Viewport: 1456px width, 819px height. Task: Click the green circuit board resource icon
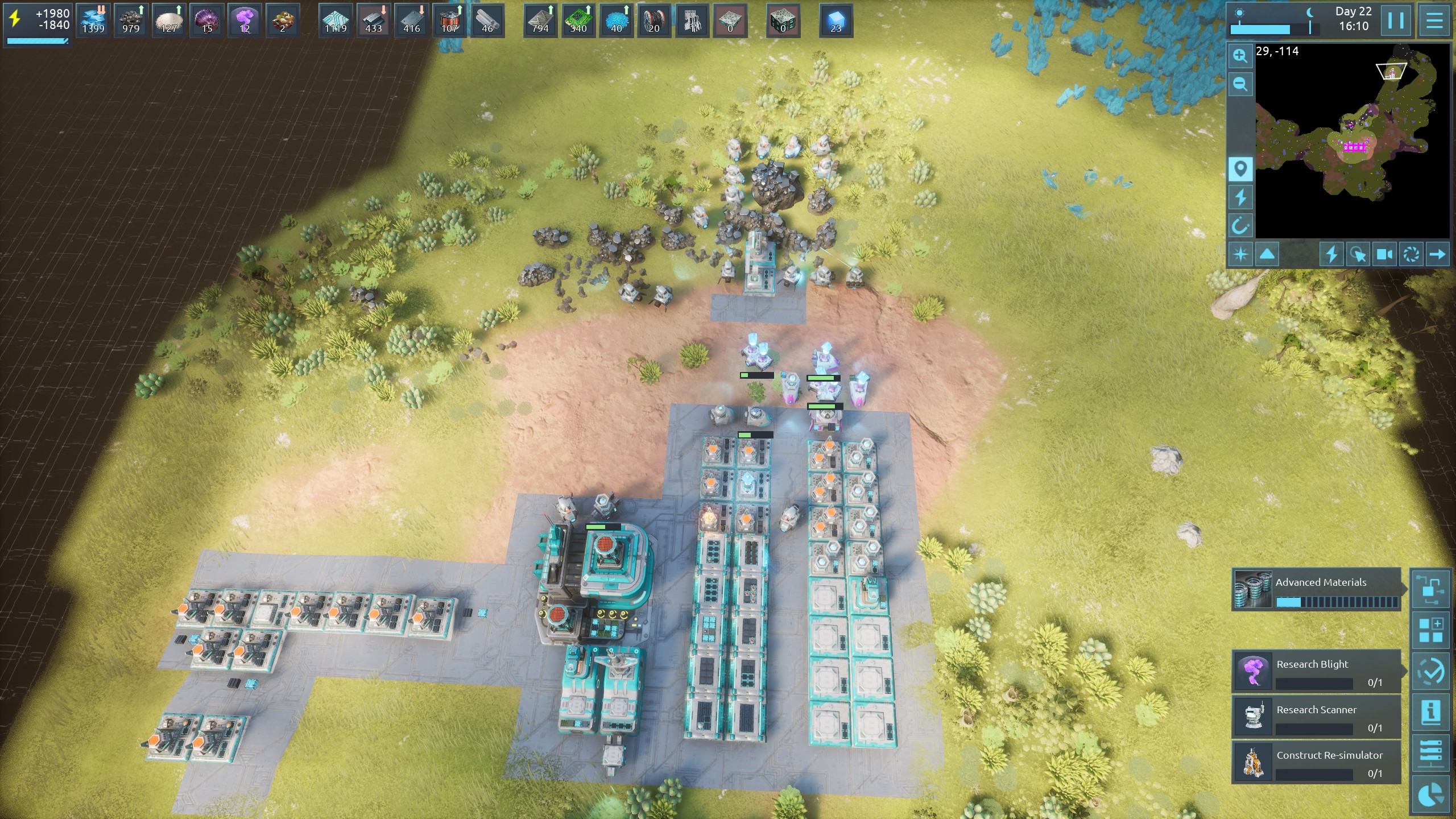(x=578, y=21)
